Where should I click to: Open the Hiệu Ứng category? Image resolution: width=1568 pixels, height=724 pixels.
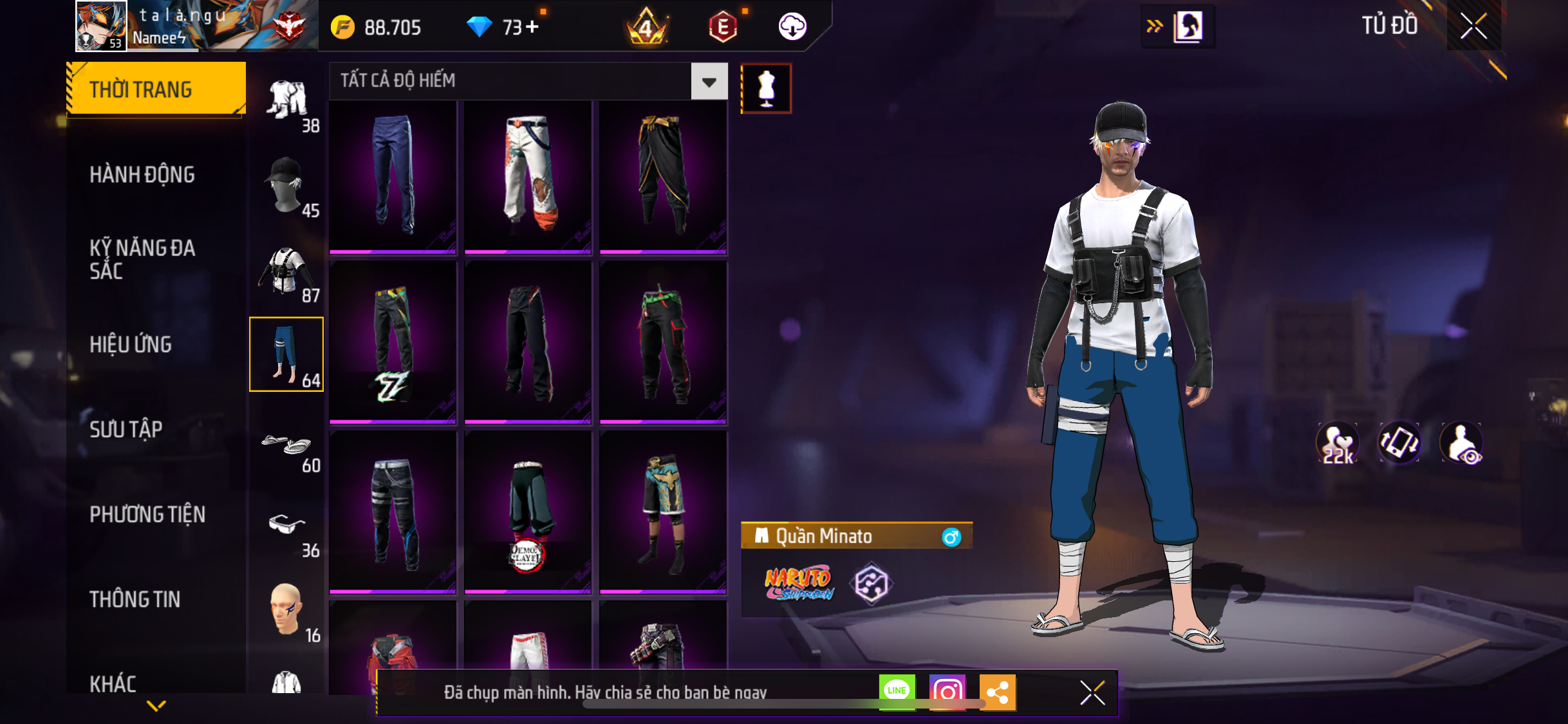131,344
